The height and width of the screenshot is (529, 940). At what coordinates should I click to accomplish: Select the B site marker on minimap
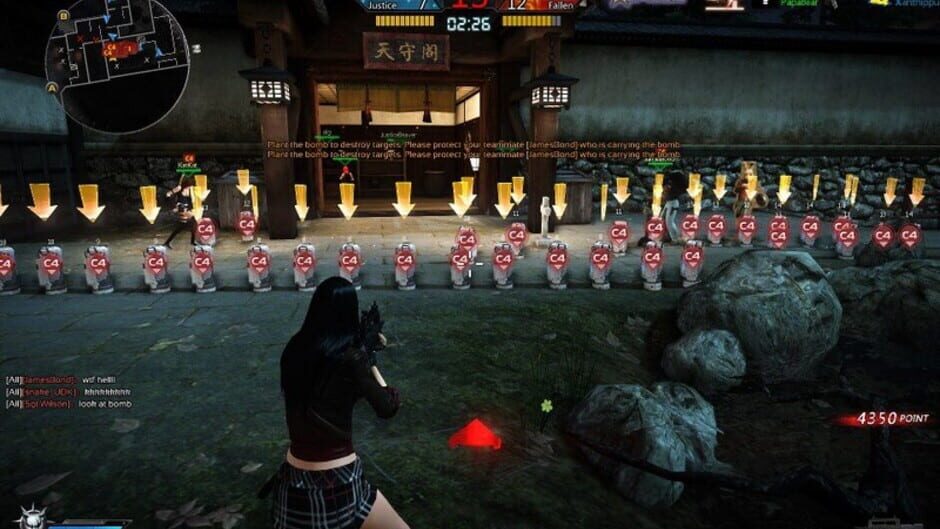point(64,16)
